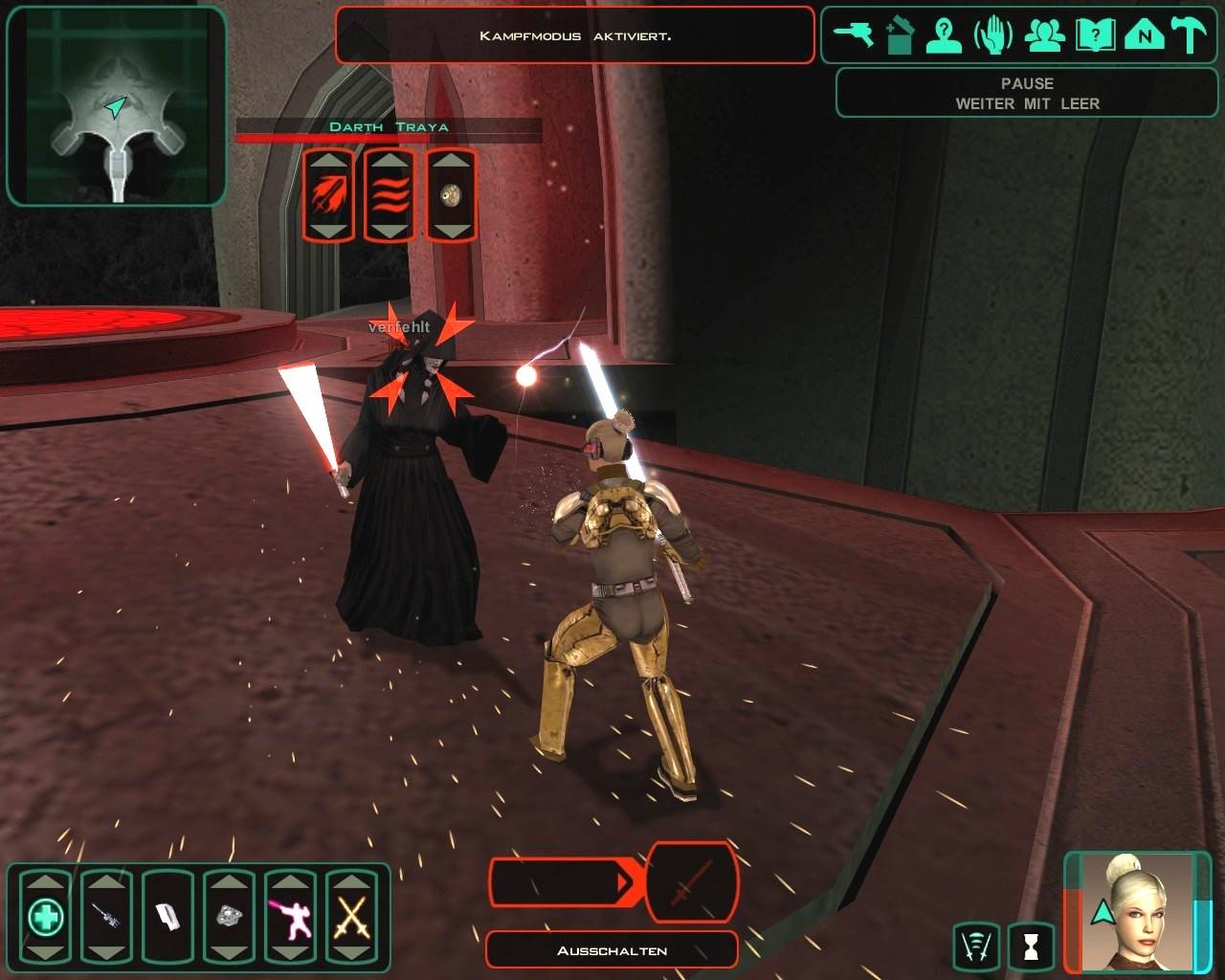Open the area map icon

coord(1144,35)
